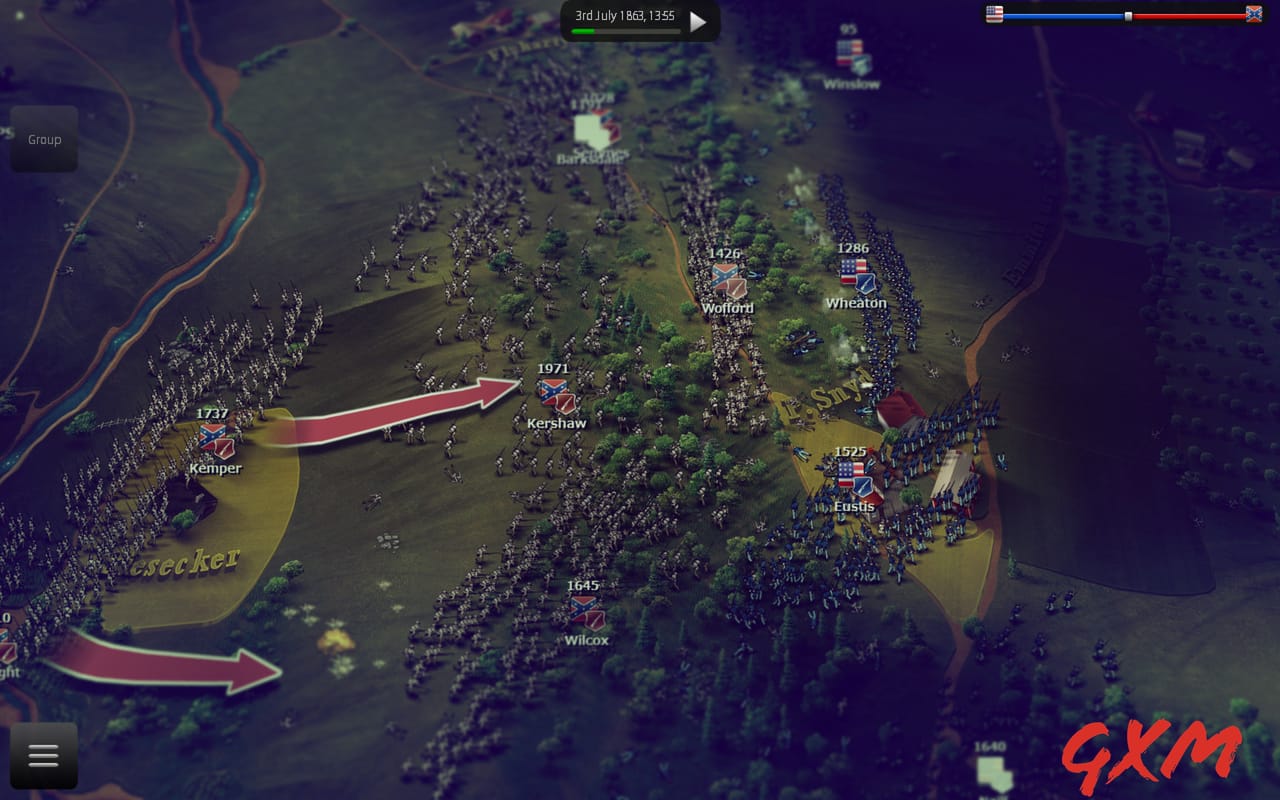
Task: Click the Group button on the left
Action: (x=44, y=139)
